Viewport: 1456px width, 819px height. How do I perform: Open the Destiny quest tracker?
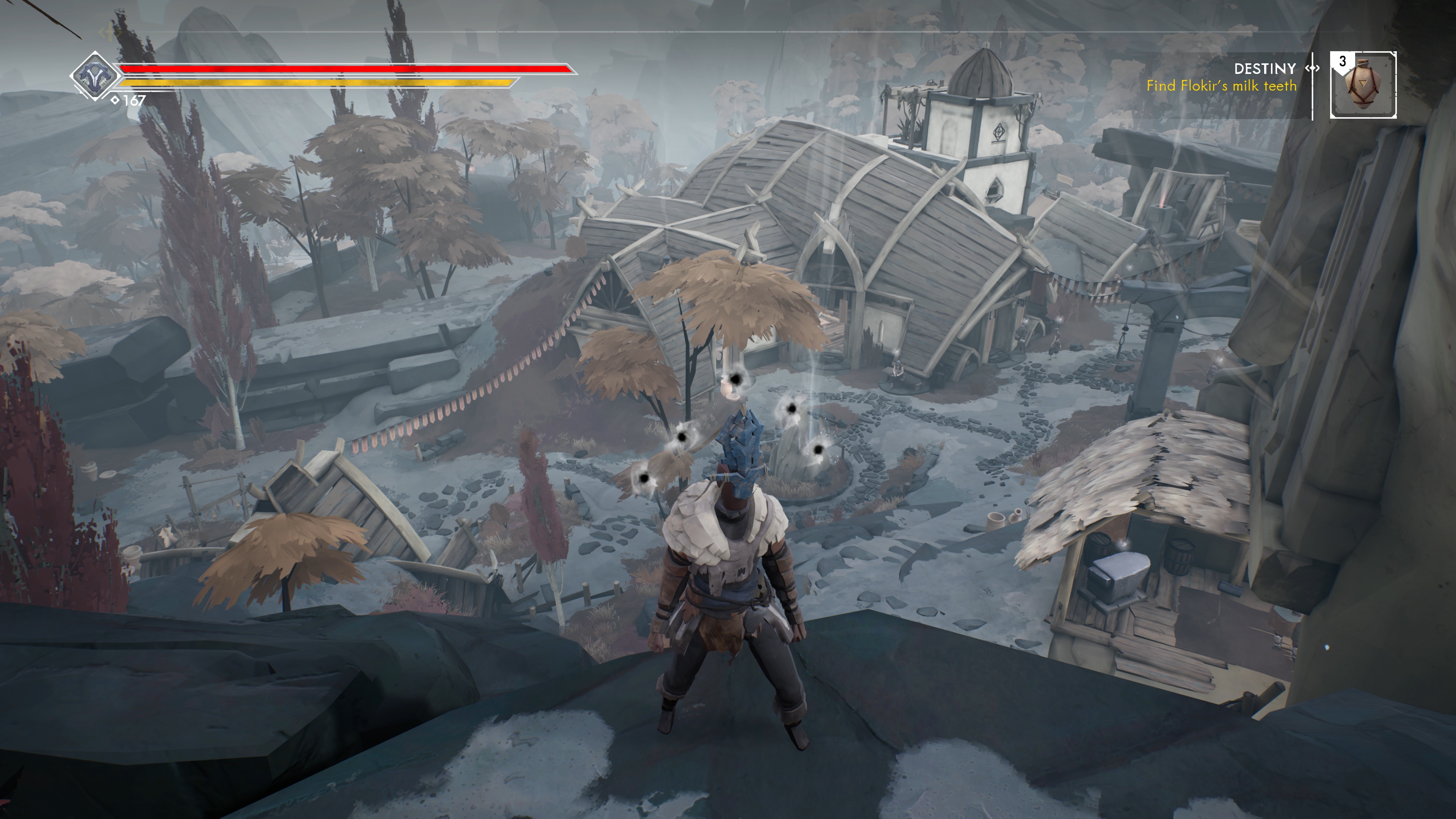point(1265,69)
